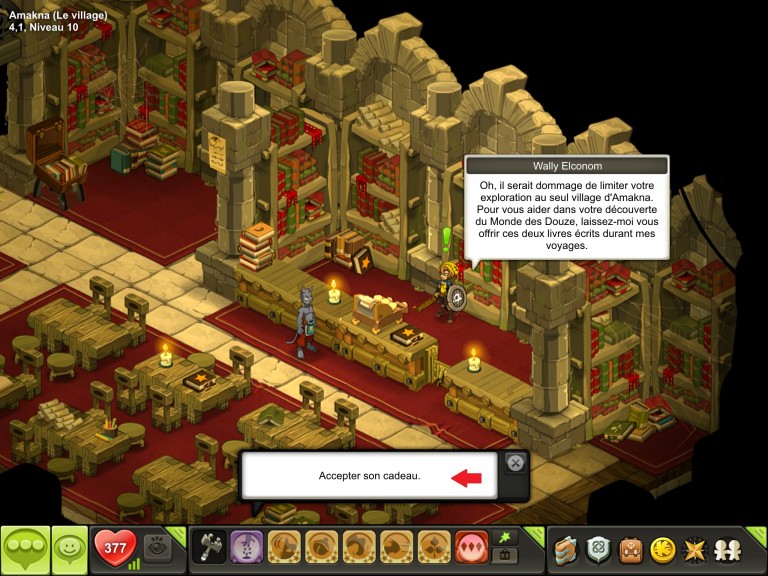Accept Wally Elconom's gift
The width and height of the screenshot is (768, 576).
368,477
